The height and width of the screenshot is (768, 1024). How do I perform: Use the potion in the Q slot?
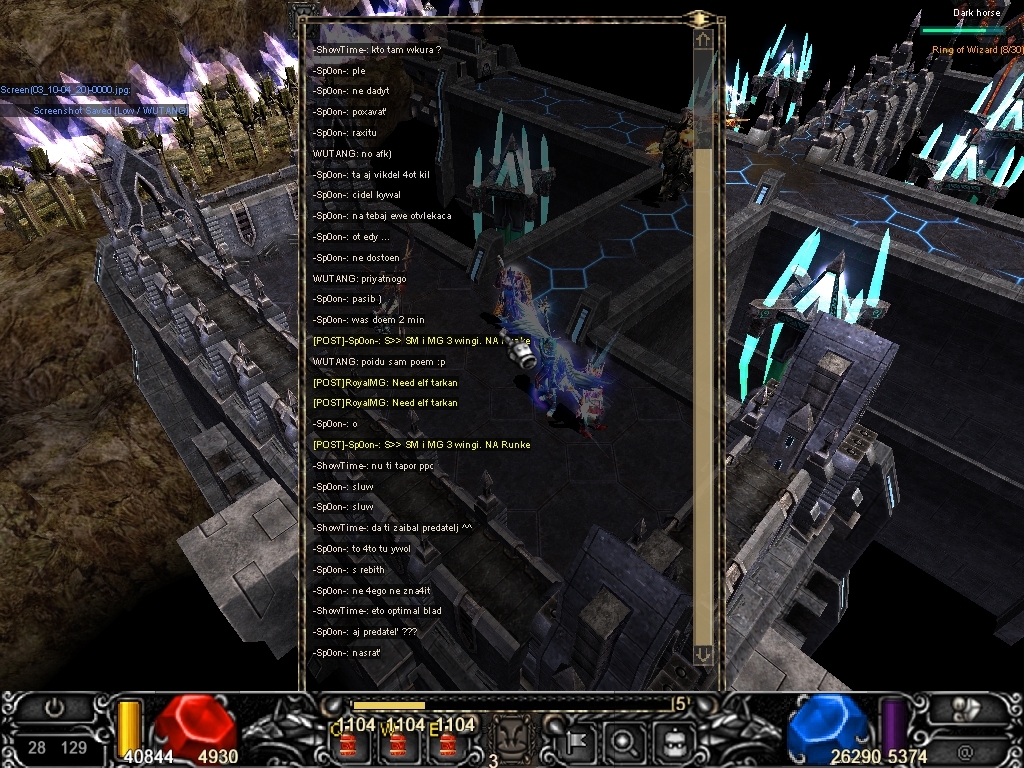point(349,743)
